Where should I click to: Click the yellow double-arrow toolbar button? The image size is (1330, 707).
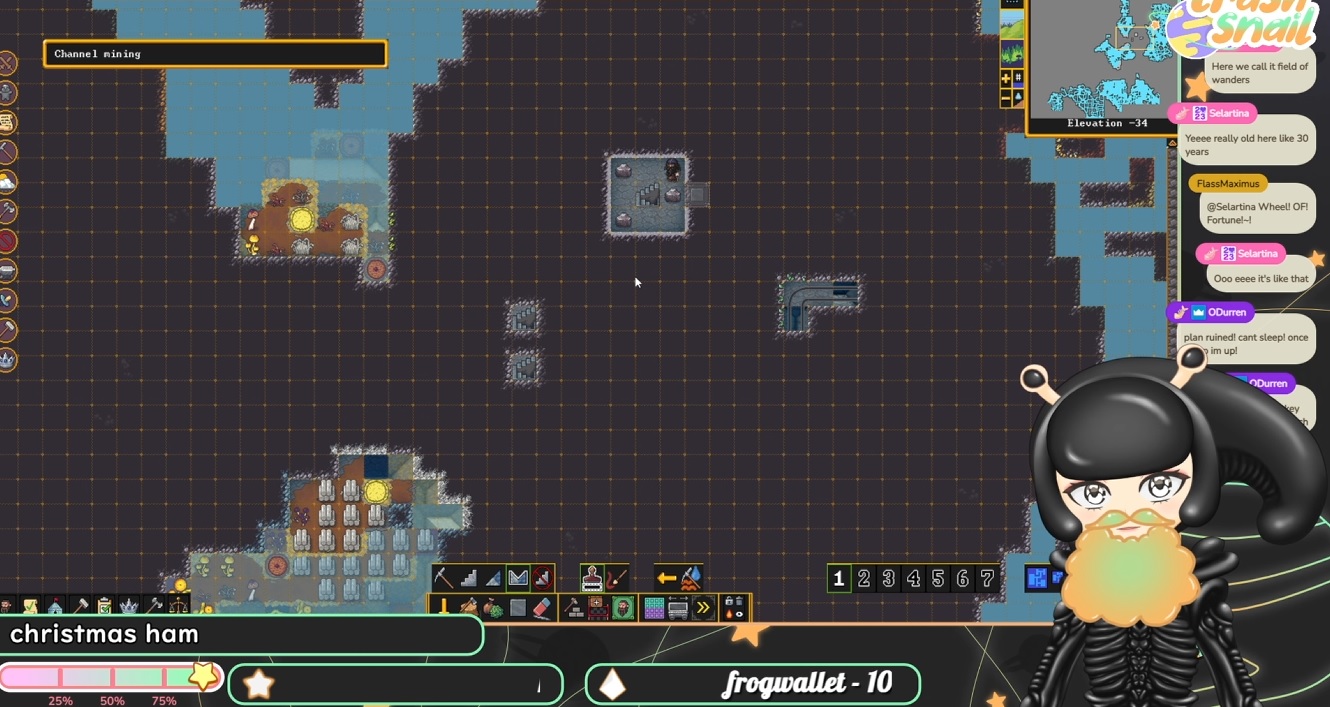tap(703, 608)
